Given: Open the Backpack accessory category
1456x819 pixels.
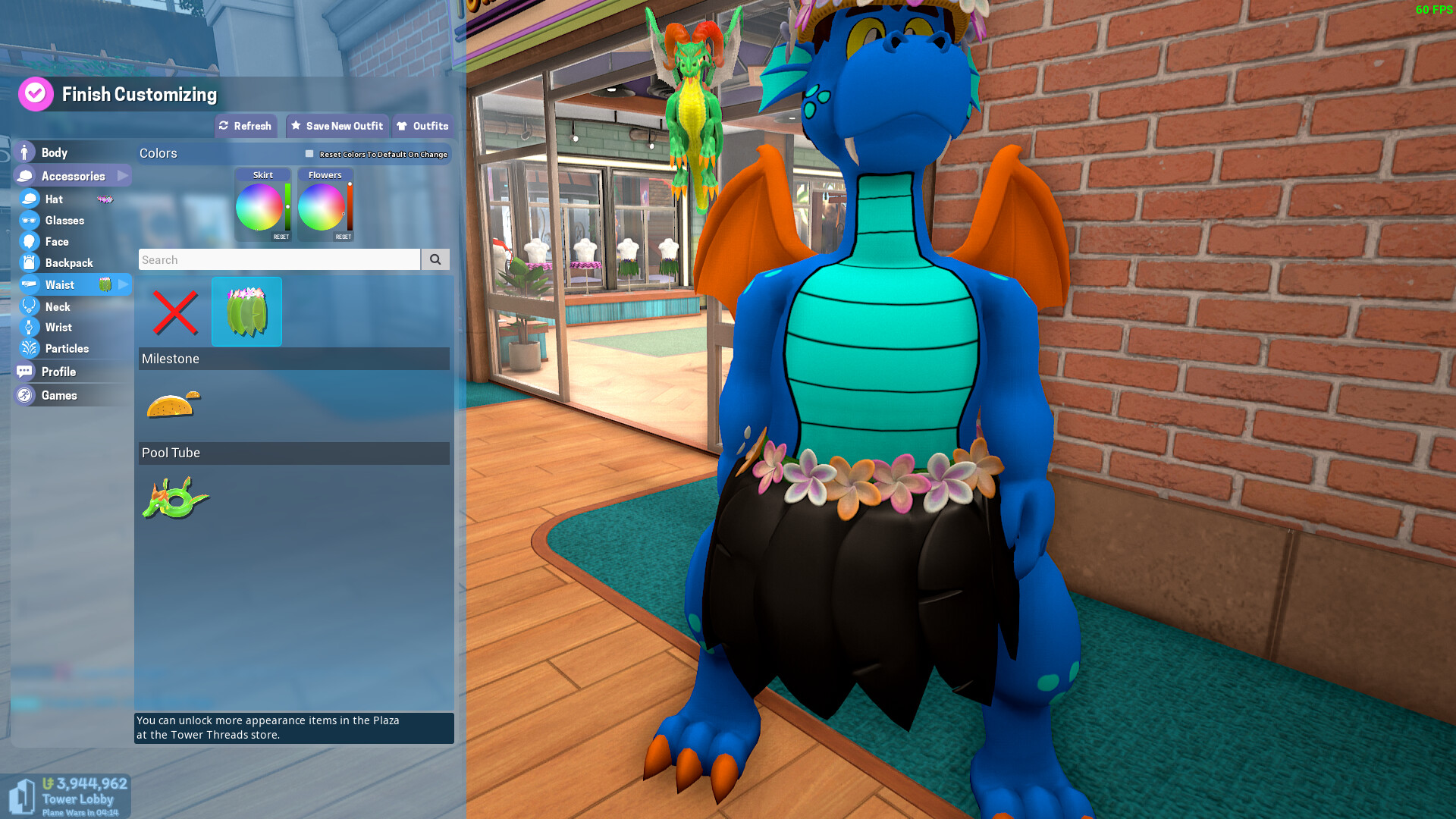Looking at the screenshot, I should pos(69,263).
